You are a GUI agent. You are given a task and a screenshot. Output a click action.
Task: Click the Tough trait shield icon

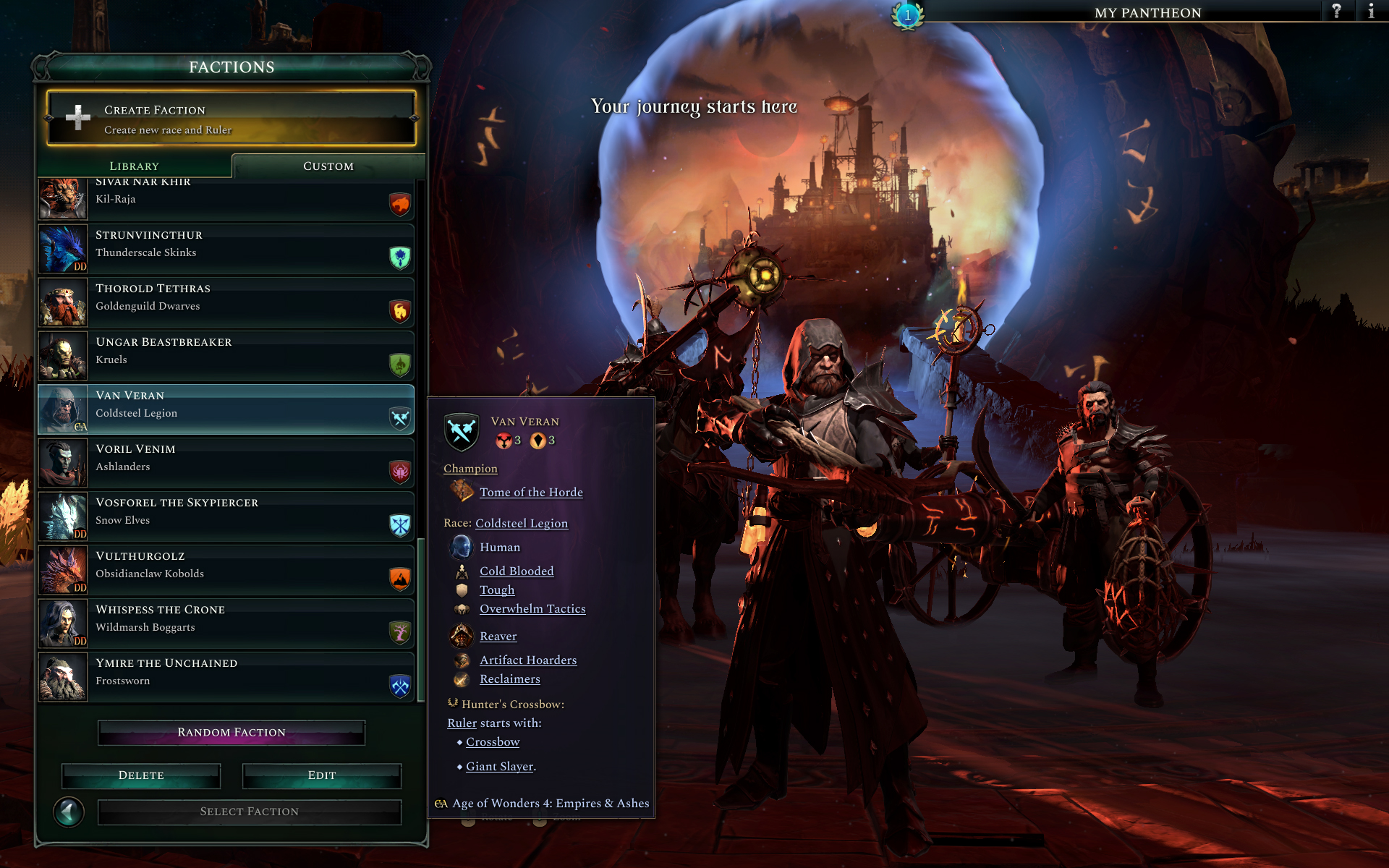tap(462, 590)
